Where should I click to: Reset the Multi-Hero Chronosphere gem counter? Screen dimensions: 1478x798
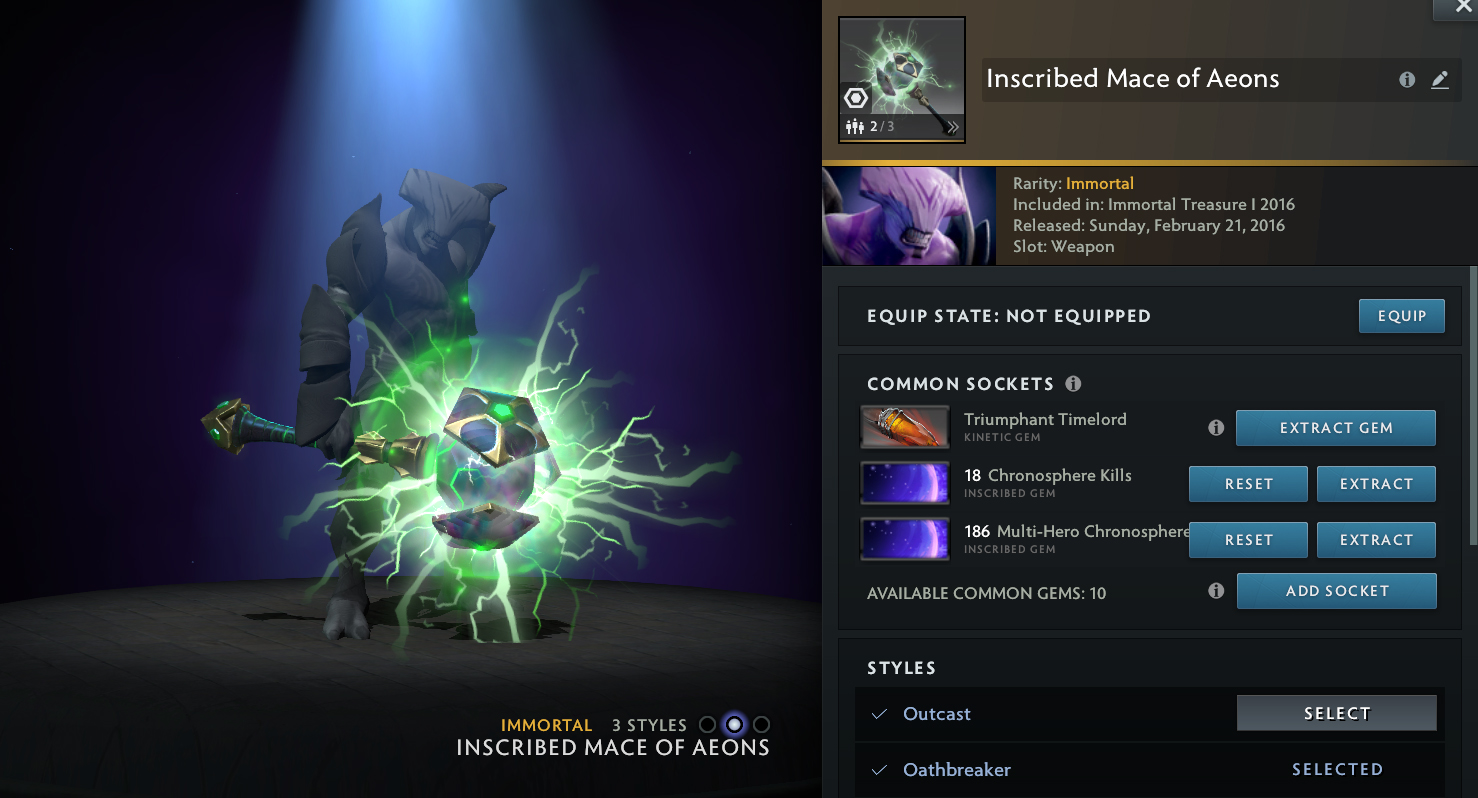click(x=1248, y=540)
